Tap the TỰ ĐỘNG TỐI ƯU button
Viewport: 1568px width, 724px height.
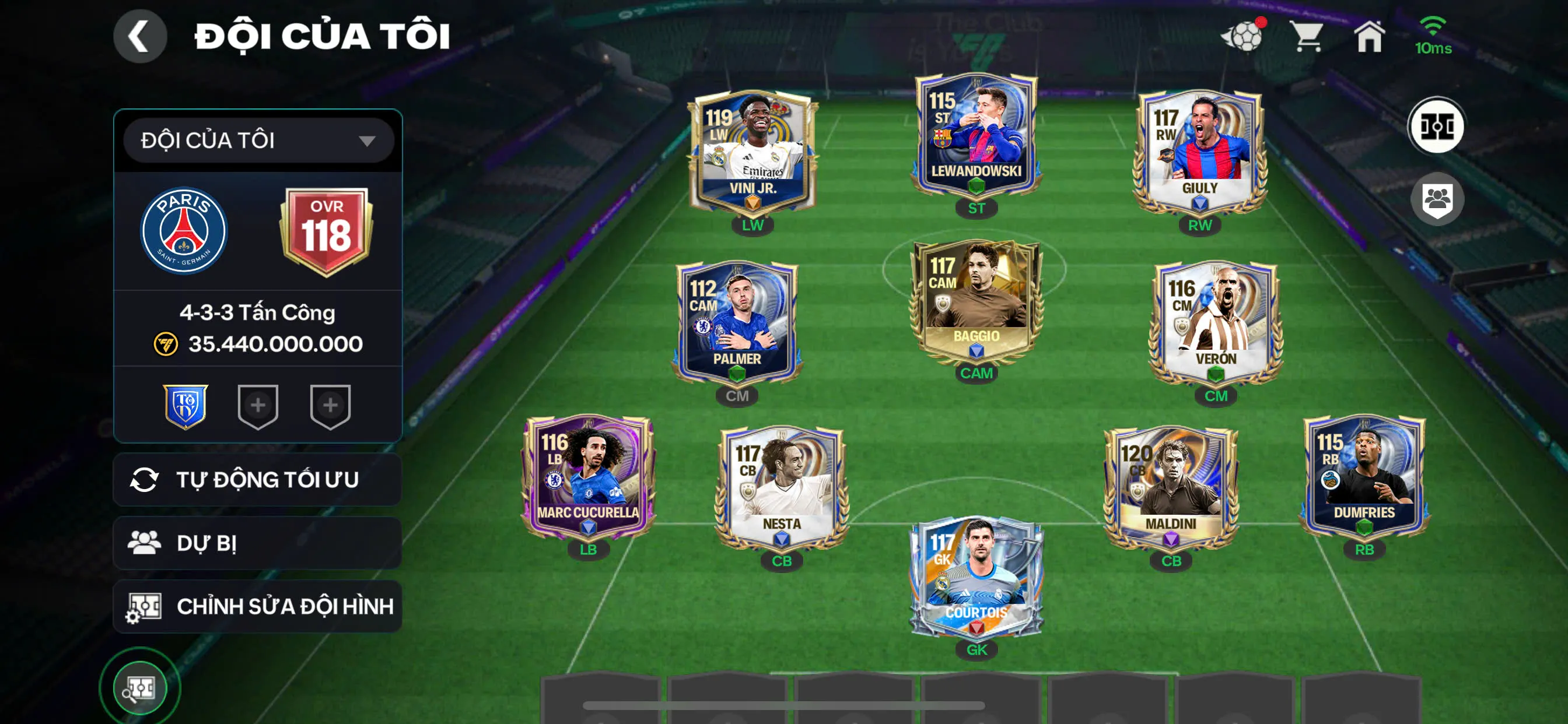pos(257,479)
